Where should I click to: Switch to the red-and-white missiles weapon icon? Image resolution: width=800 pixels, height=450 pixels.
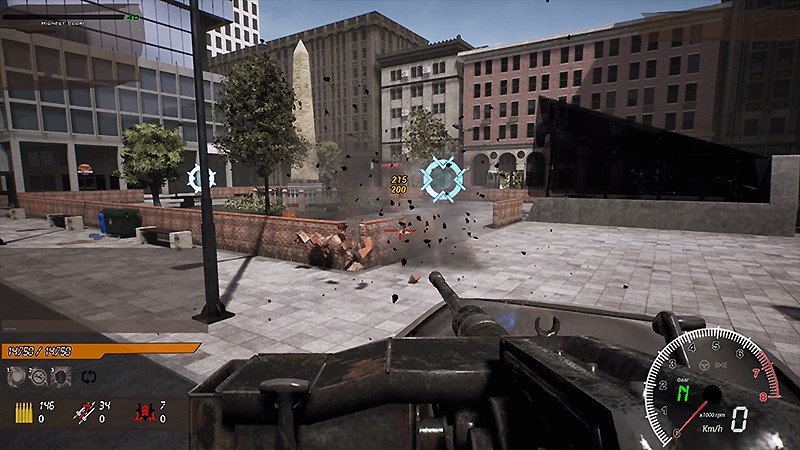tap(85, 411)
